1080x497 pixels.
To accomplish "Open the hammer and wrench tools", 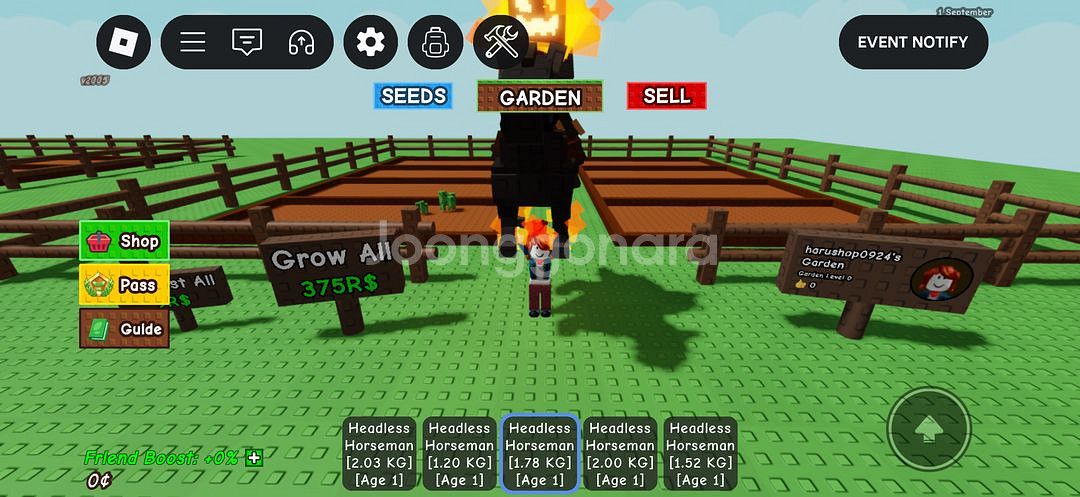I will point(500,42).
